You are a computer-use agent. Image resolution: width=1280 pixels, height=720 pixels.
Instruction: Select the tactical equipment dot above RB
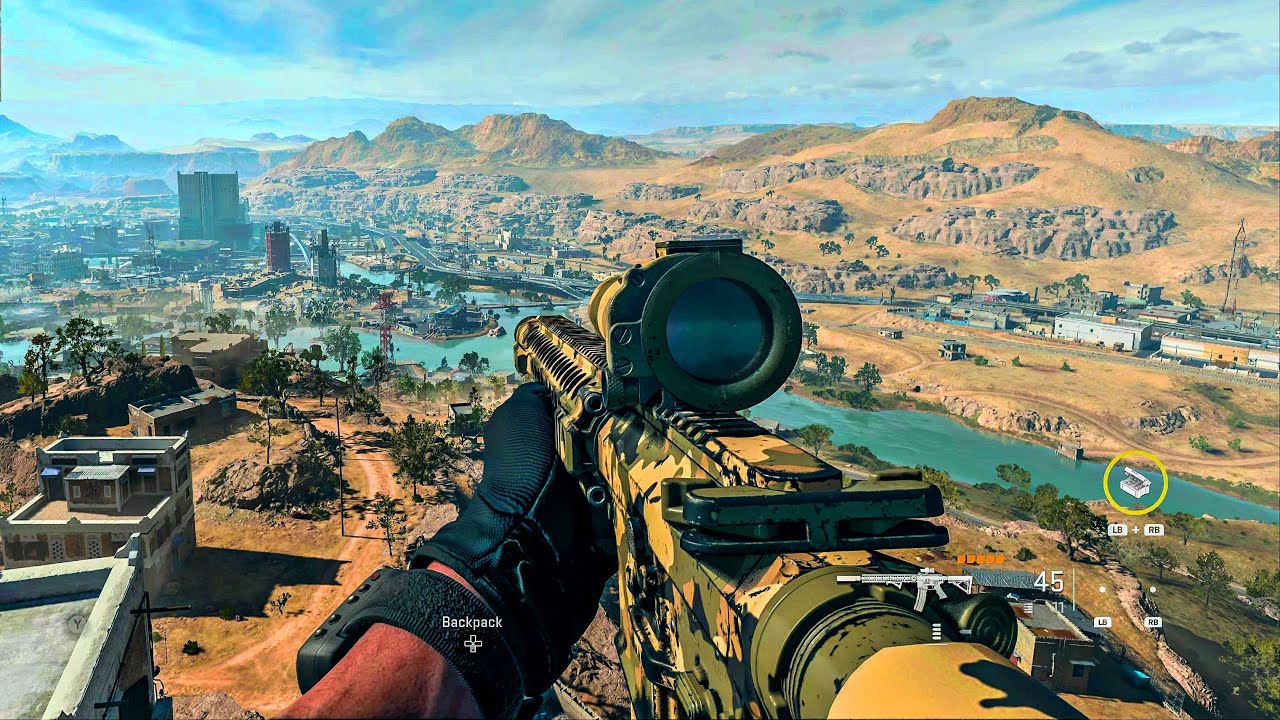tap(1153, 589)
